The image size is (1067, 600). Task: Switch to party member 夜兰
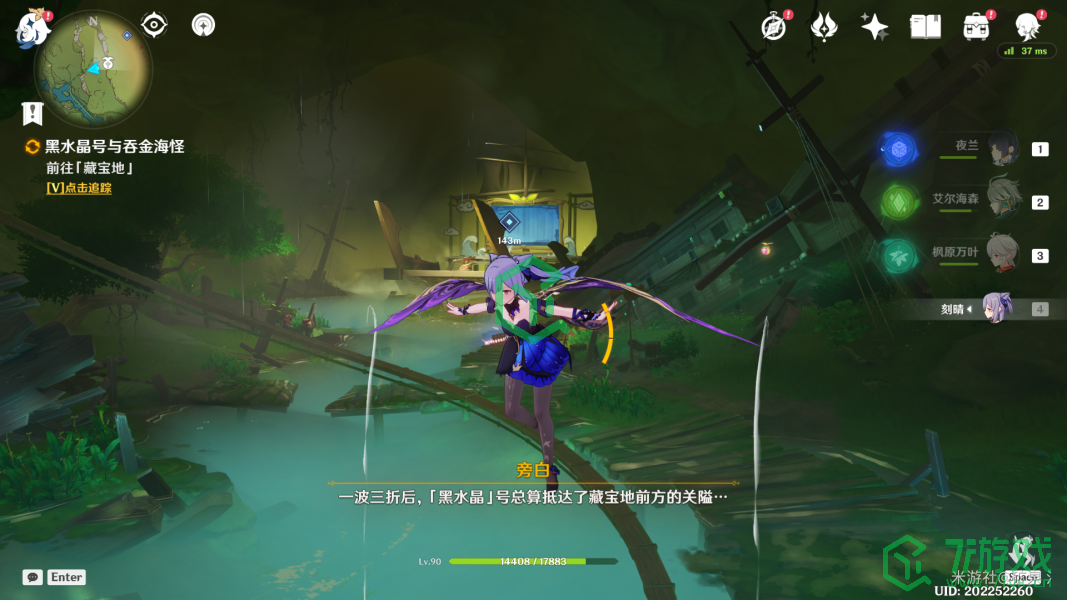pos(1002,149)
